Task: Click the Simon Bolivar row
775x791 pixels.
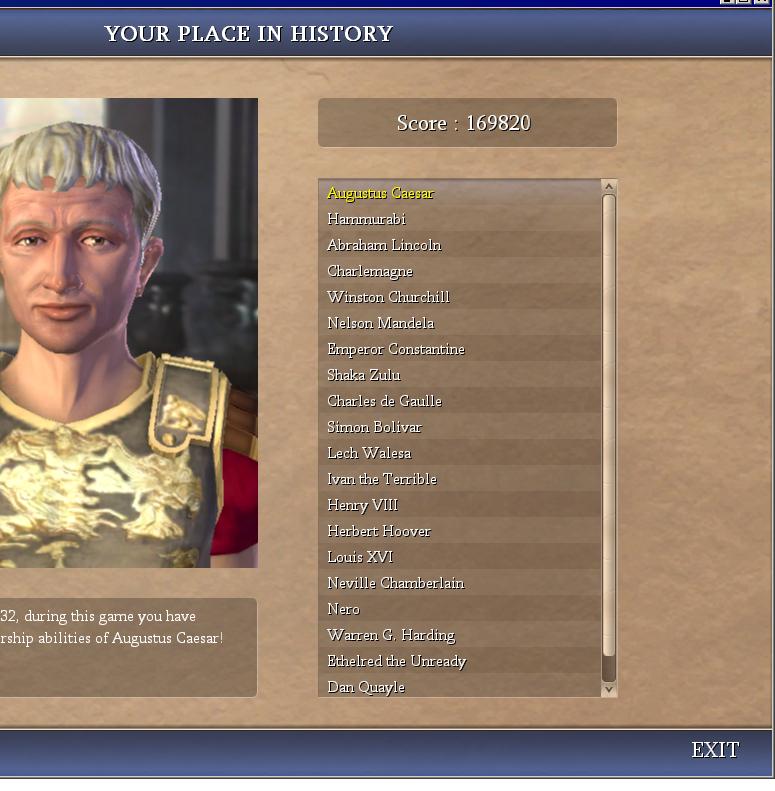Action: pyautogui.click(x=374, y=427)
